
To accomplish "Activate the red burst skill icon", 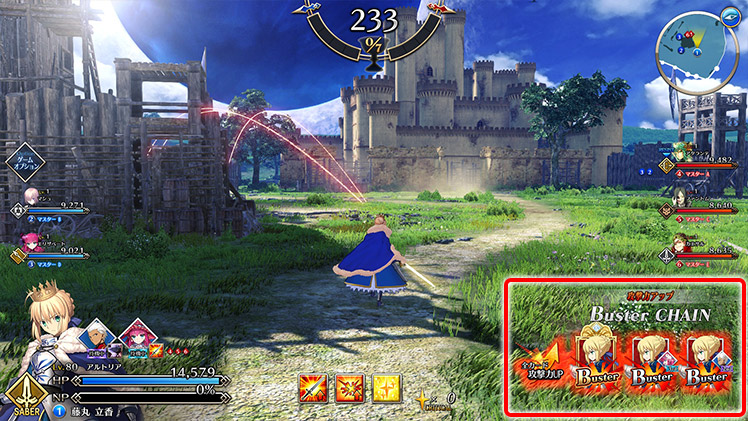I will point(349,388).
